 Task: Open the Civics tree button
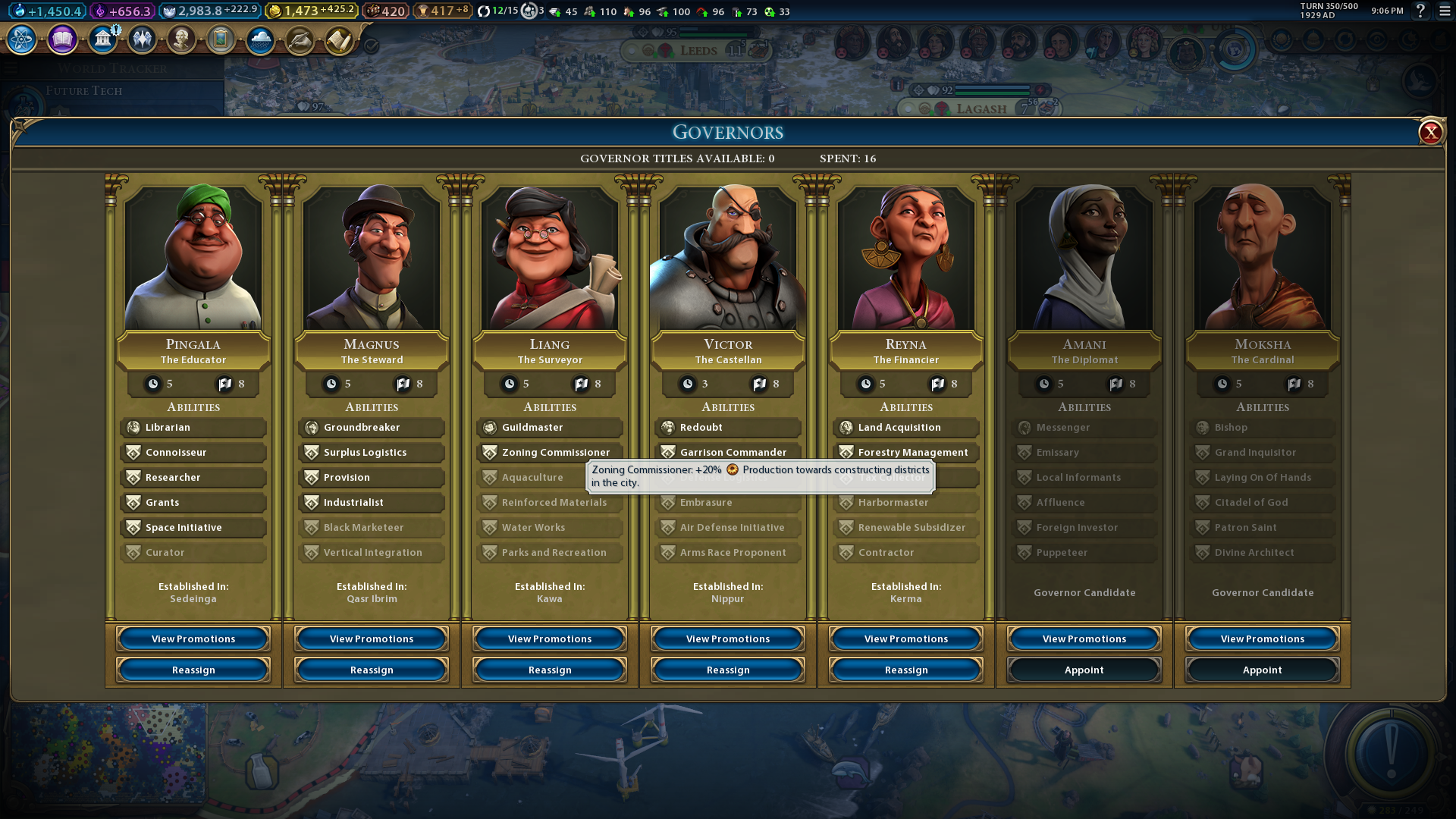62,39
